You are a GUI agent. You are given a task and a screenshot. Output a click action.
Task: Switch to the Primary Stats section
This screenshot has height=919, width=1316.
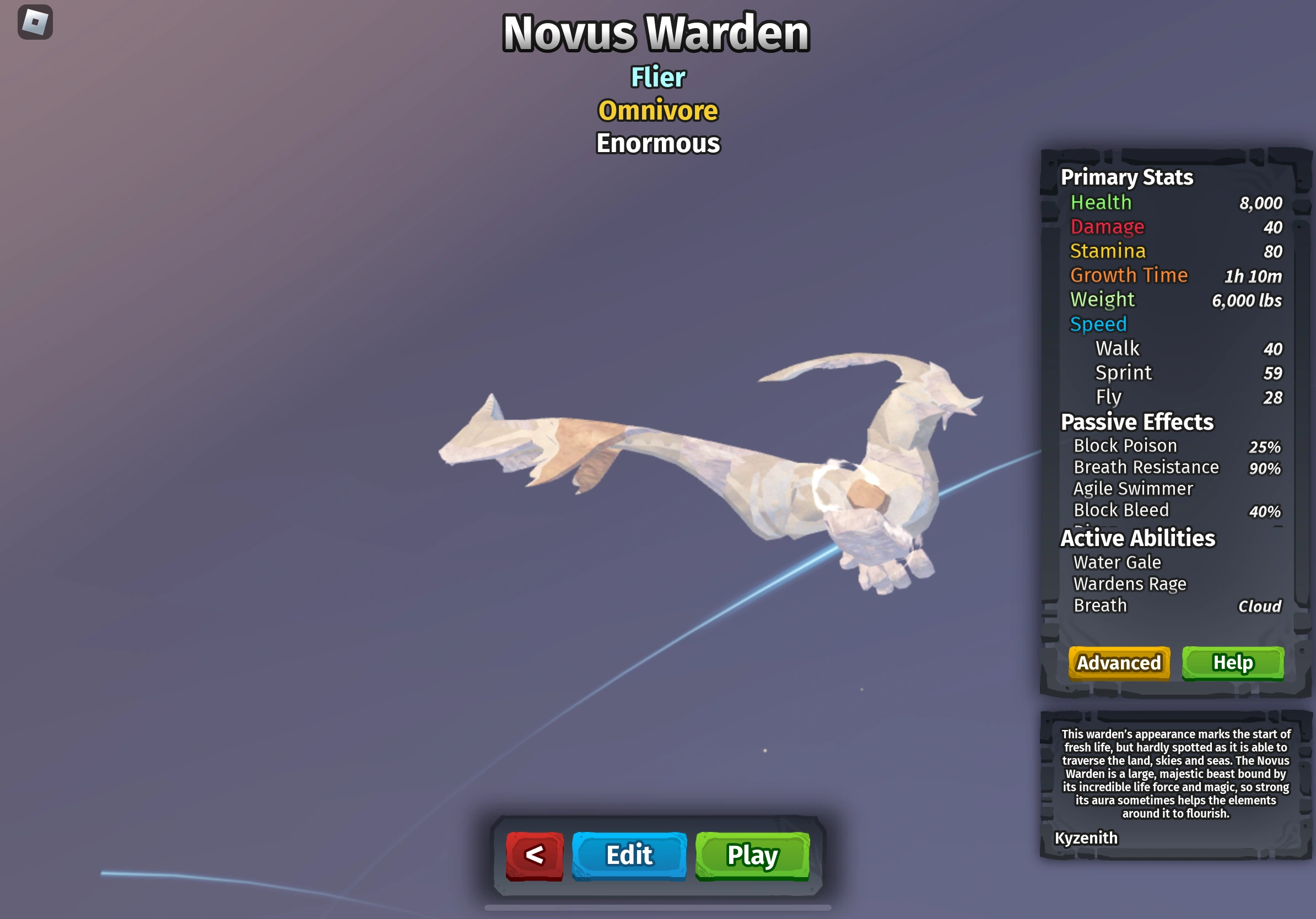pos(1126,177)
